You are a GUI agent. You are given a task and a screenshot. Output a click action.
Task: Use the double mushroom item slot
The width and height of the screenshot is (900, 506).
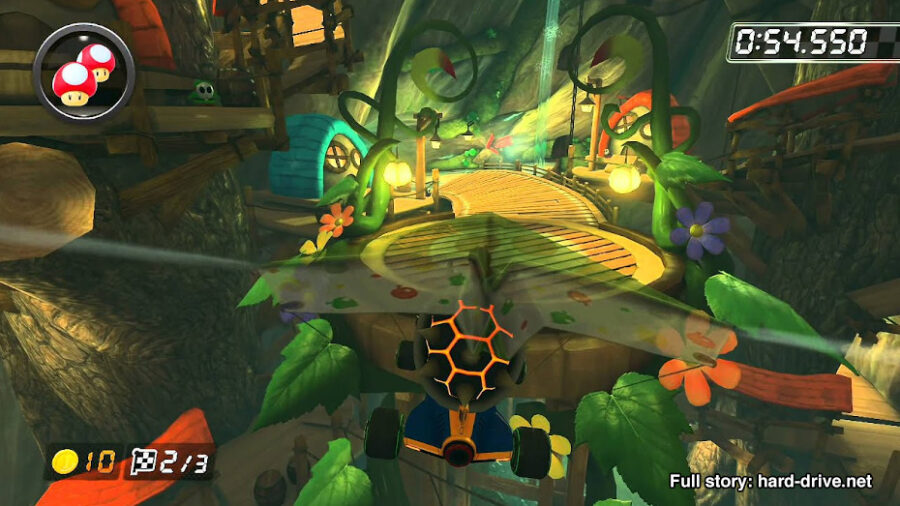tap(83, 71)
